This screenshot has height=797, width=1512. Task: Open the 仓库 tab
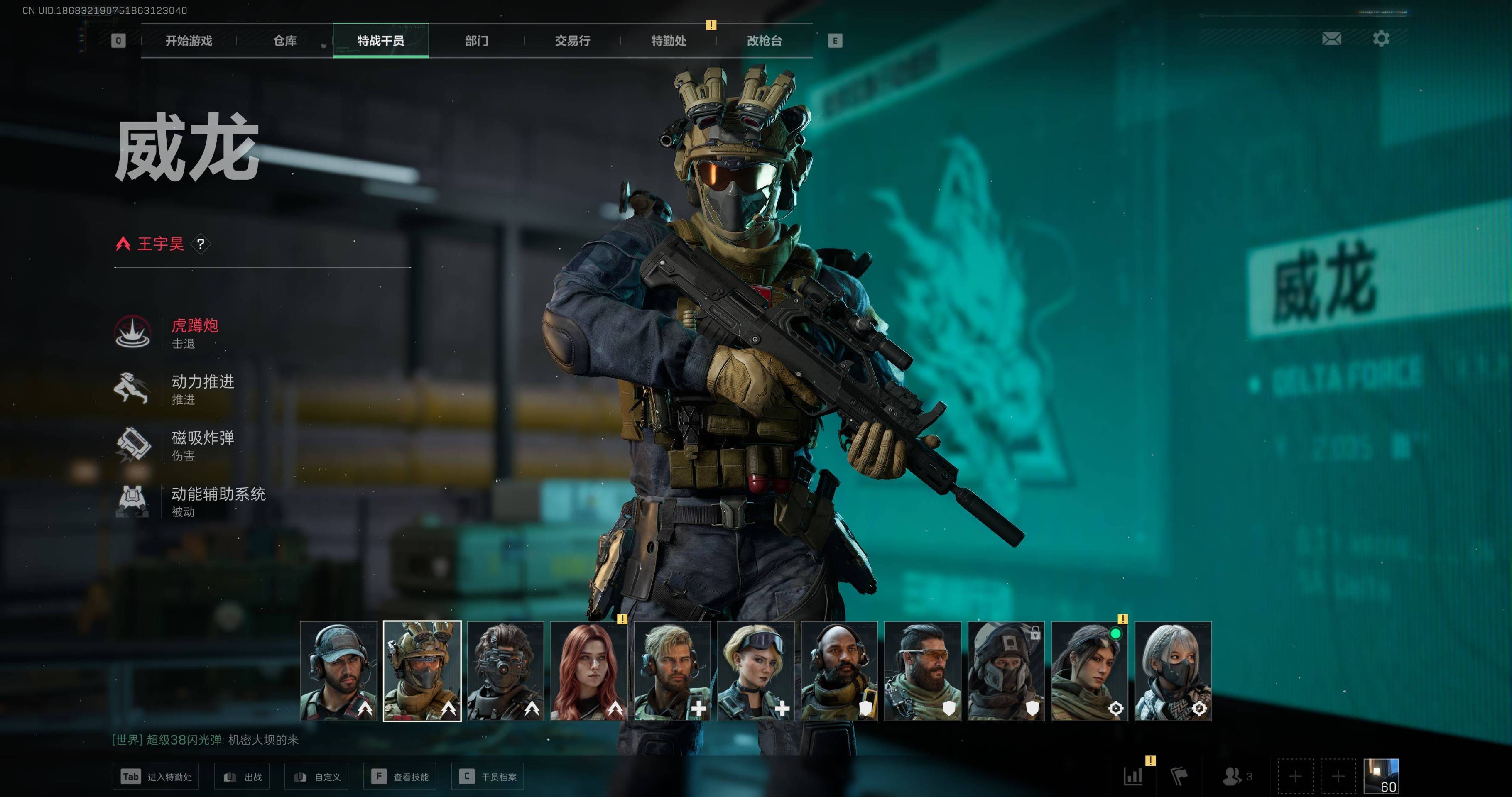(x=285, y=41)
